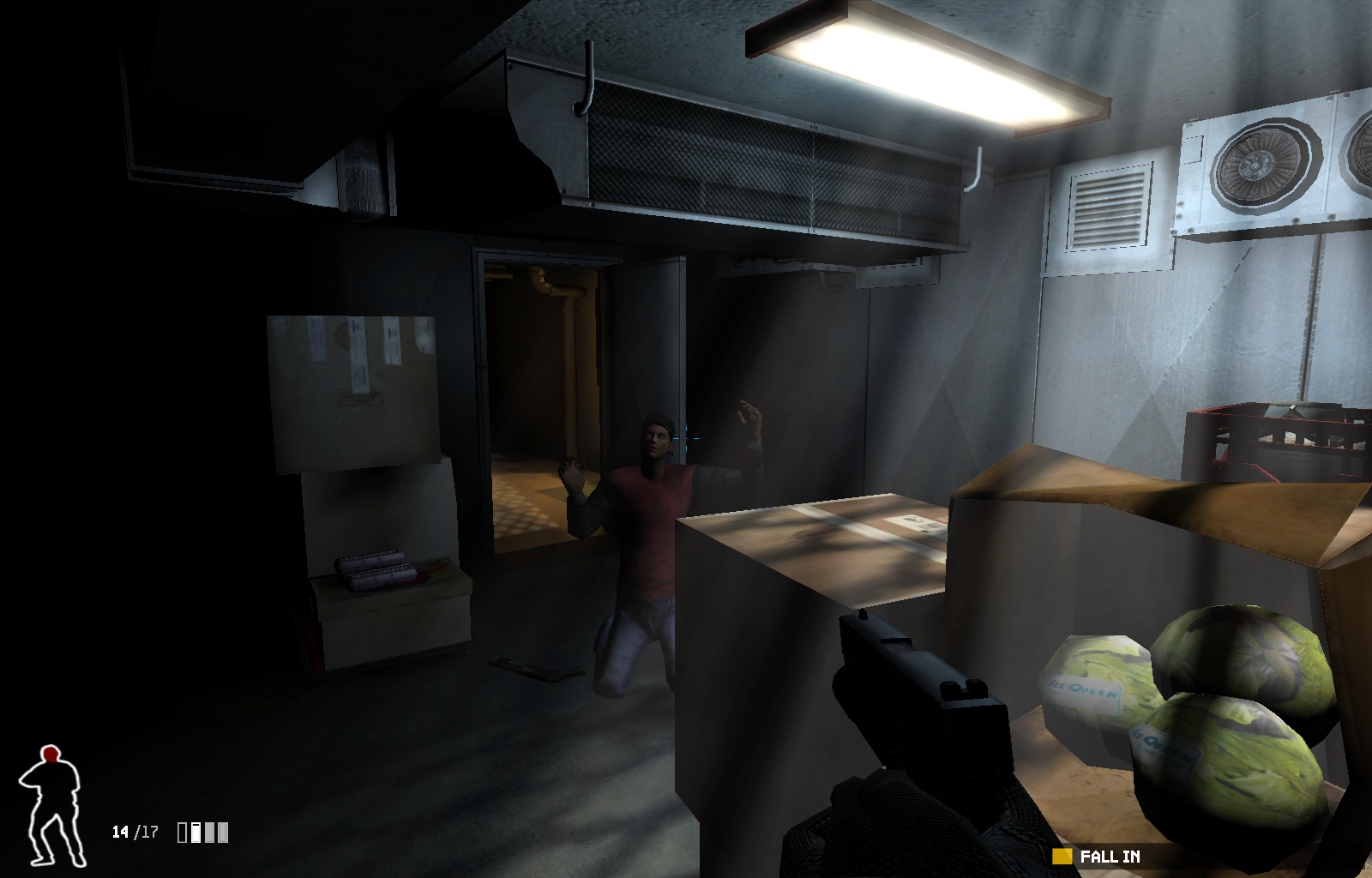Screen dimensions: 1372x878
Task: Select the highlighted second magazine bar
Action: (x=196, y=833)
